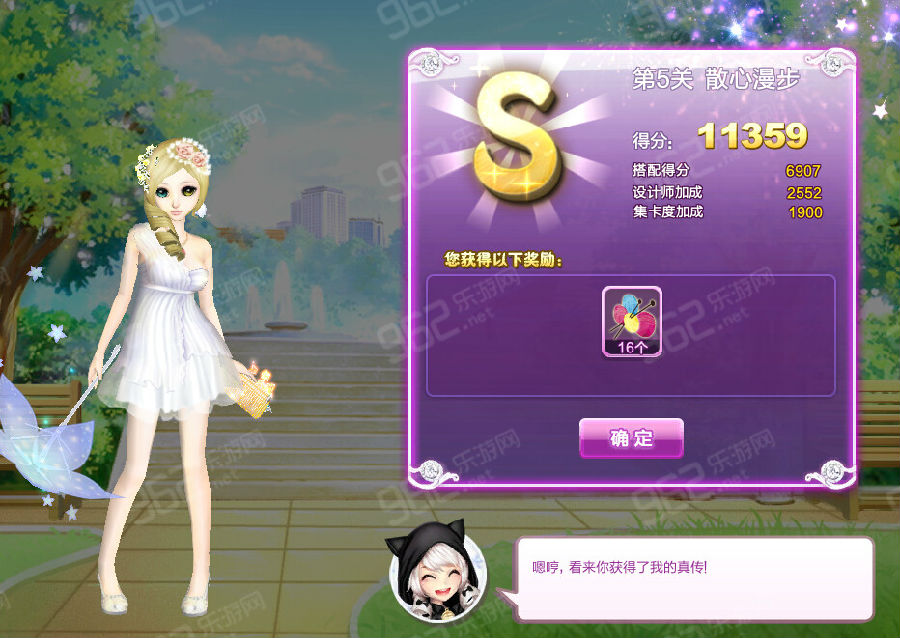Confirm the results with the 确定 button

coord(631,438)
